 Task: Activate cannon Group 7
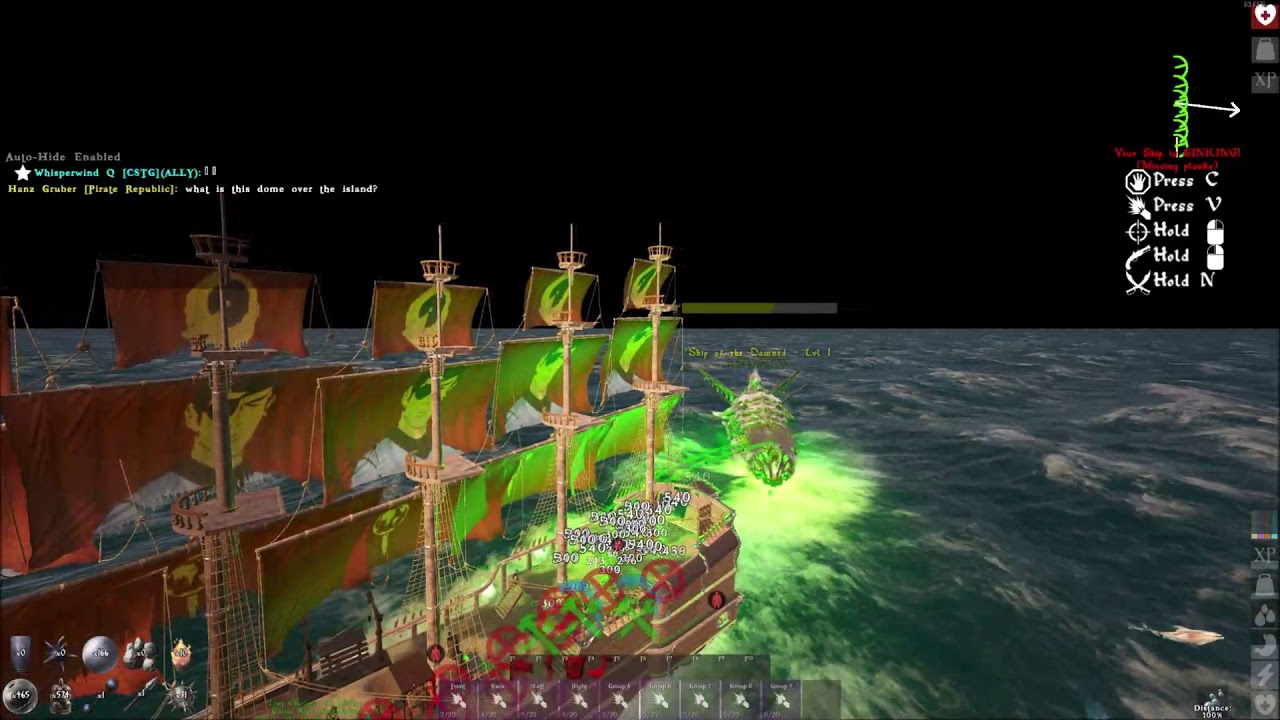pyautogui.click(x=700, y=699)
